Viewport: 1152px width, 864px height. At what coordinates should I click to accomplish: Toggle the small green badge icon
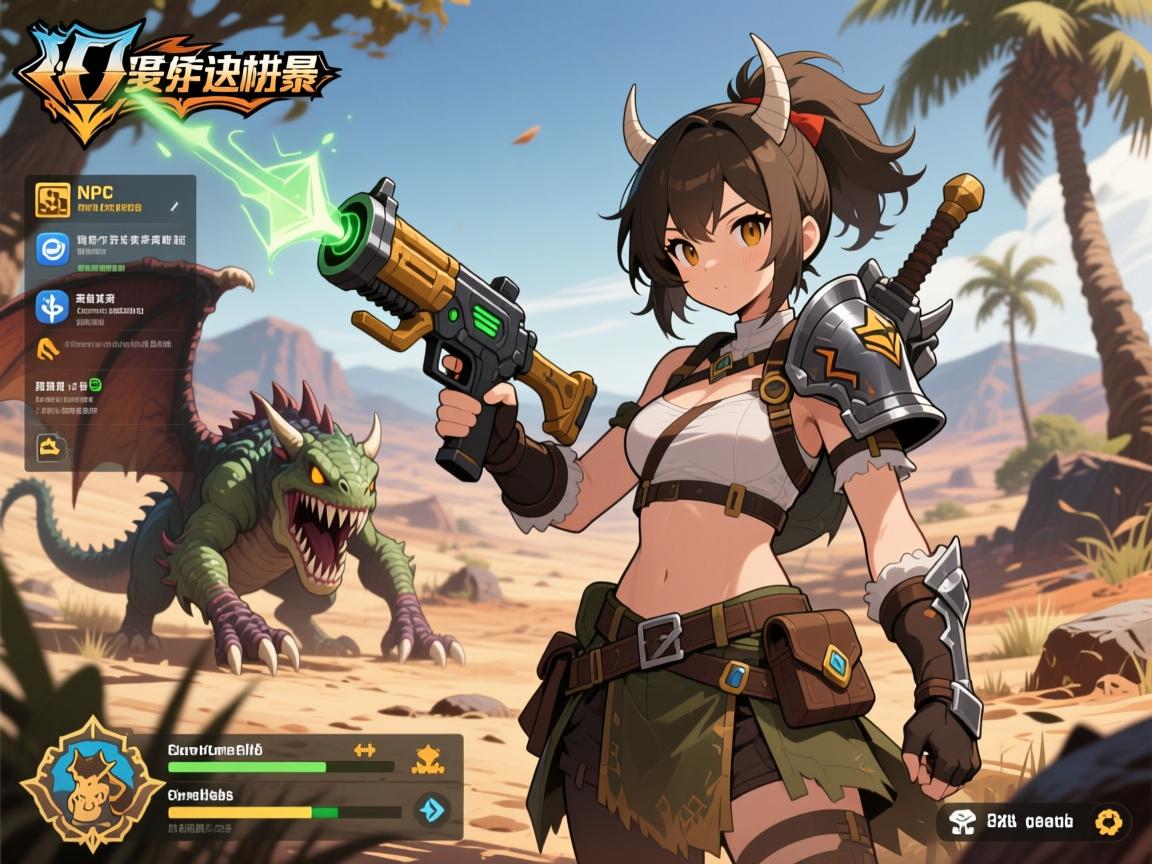95,384
